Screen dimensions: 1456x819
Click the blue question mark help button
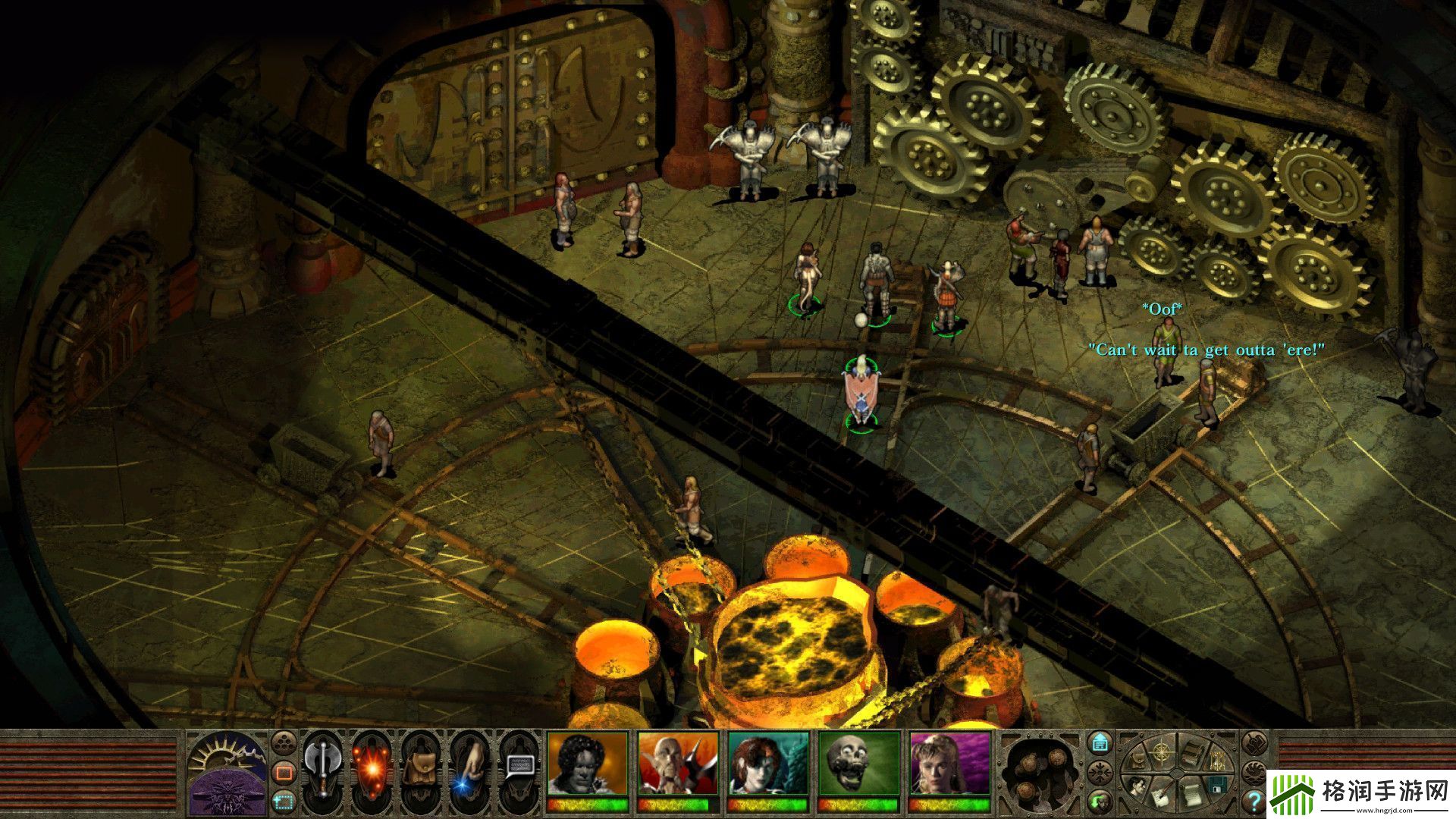(x=1254, y=800)
